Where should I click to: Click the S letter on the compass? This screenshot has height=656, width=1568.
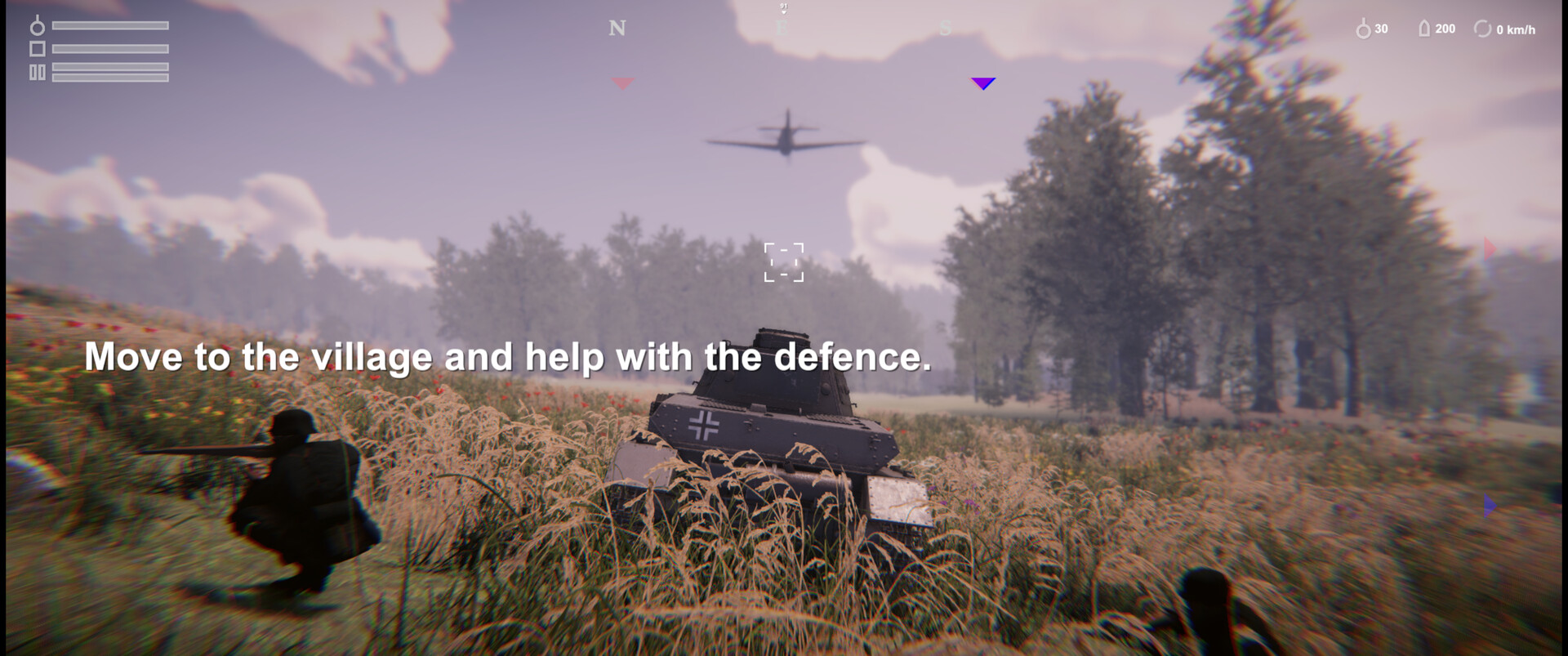[944, 28]
